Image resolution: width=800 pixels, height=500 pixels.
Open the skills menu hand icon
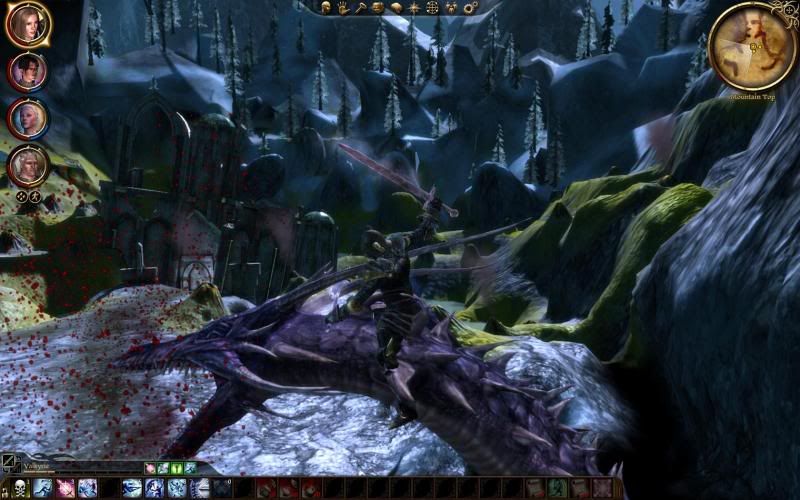343,8
